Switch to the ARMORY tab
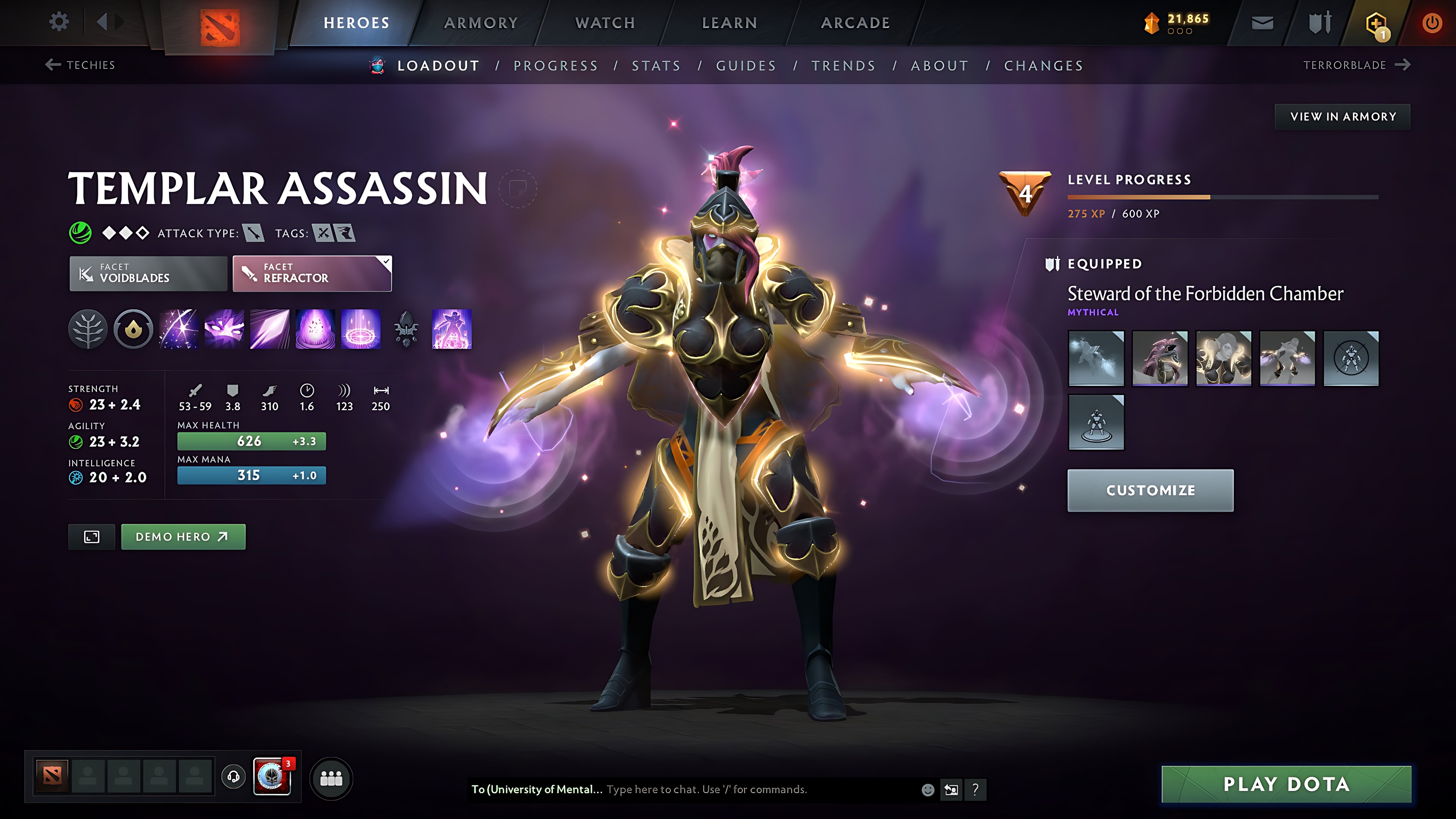 click(x=481, y=22)
